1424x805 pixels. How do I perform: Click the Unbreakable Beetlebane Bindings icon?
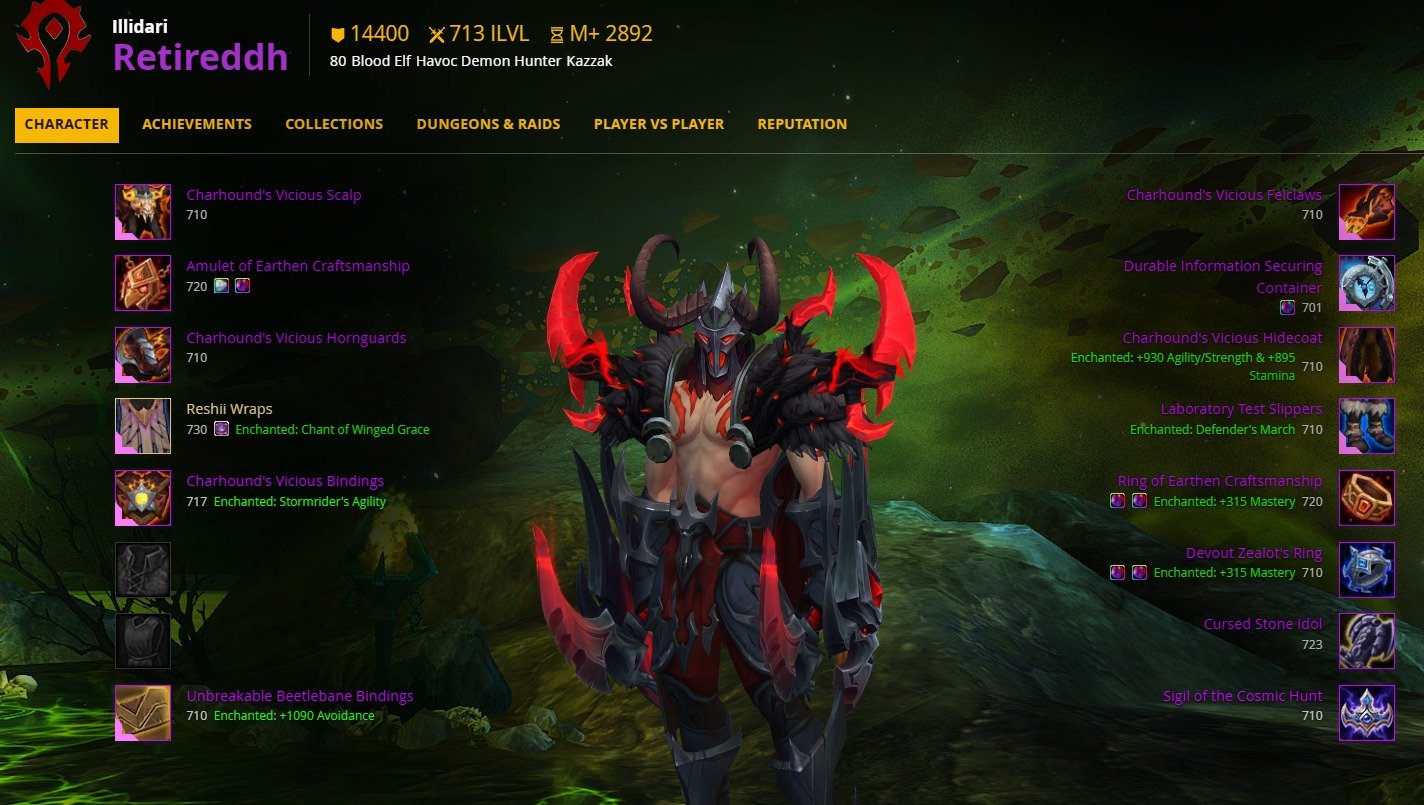143,711
